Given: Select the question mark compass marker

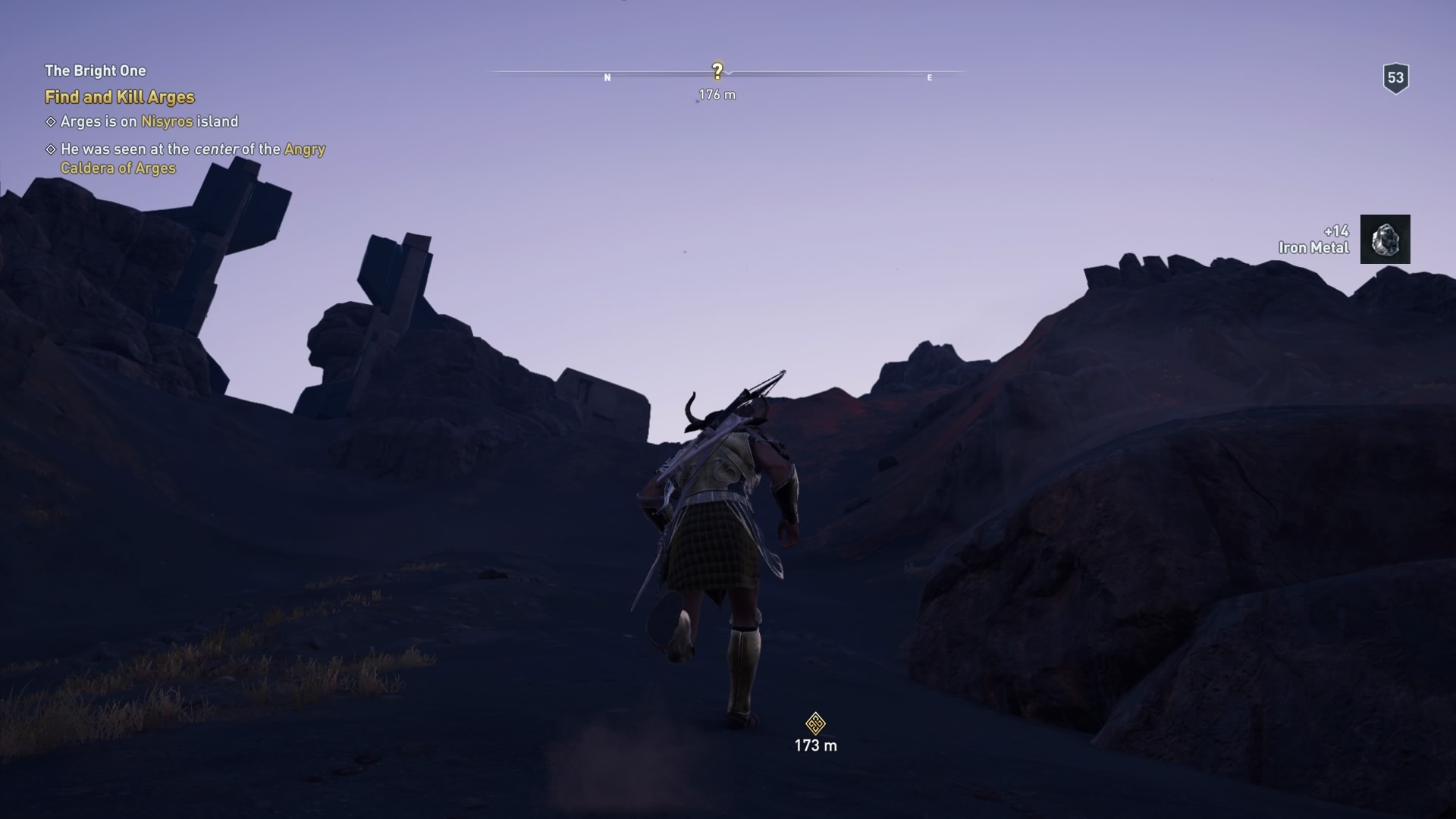Looking at the screenshot, I should 717,70.
